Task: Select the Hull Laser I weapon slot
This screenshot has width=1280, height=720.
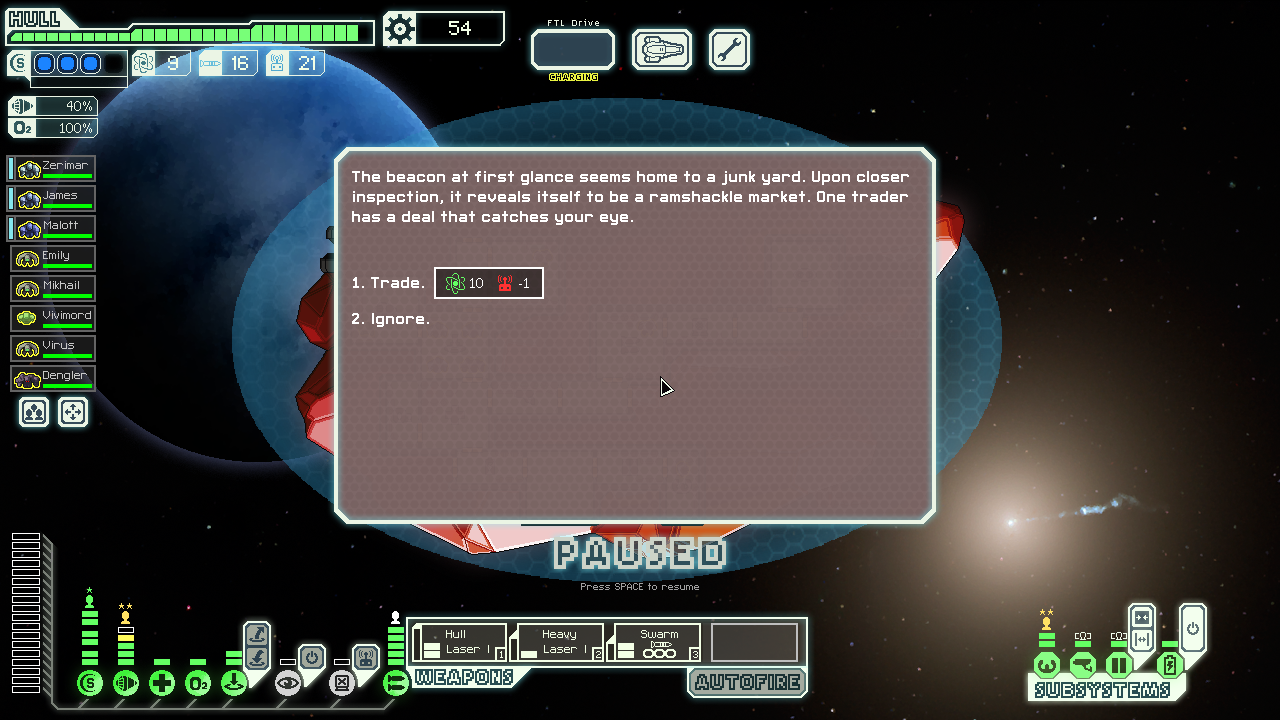Action: point(461,642)
